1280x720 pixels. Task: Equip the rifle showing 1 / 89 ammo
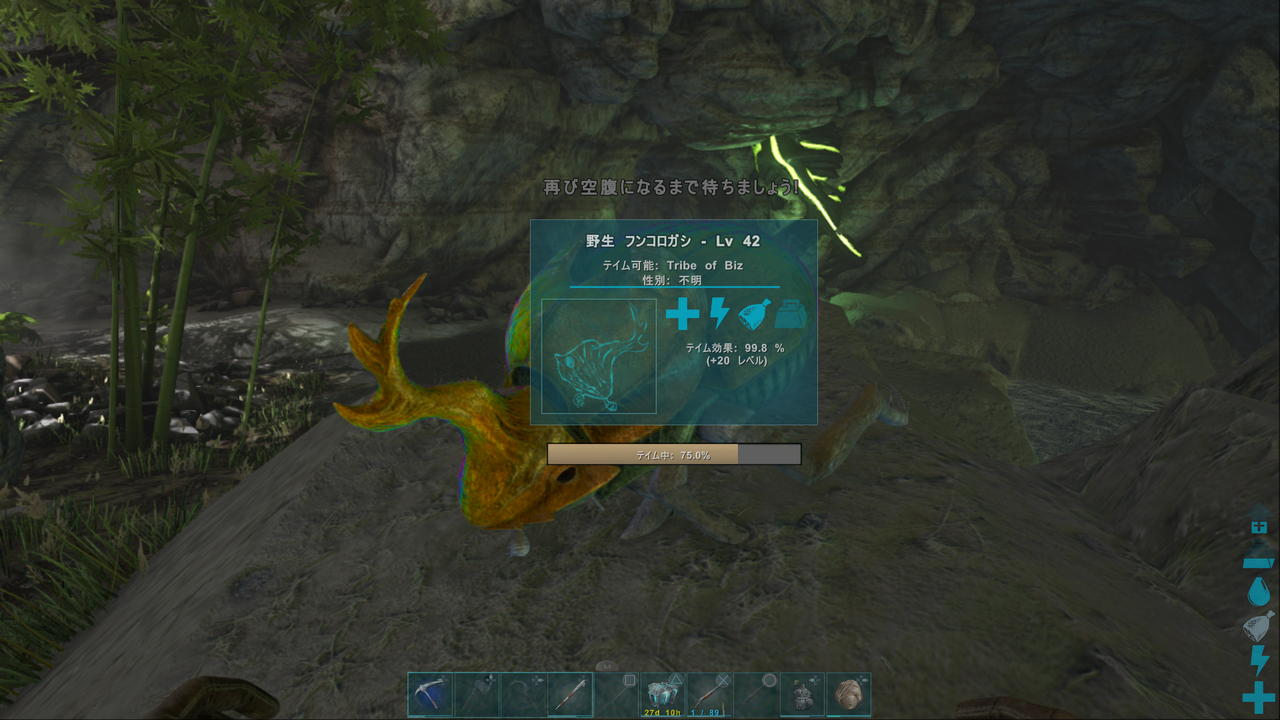(709, 694)
